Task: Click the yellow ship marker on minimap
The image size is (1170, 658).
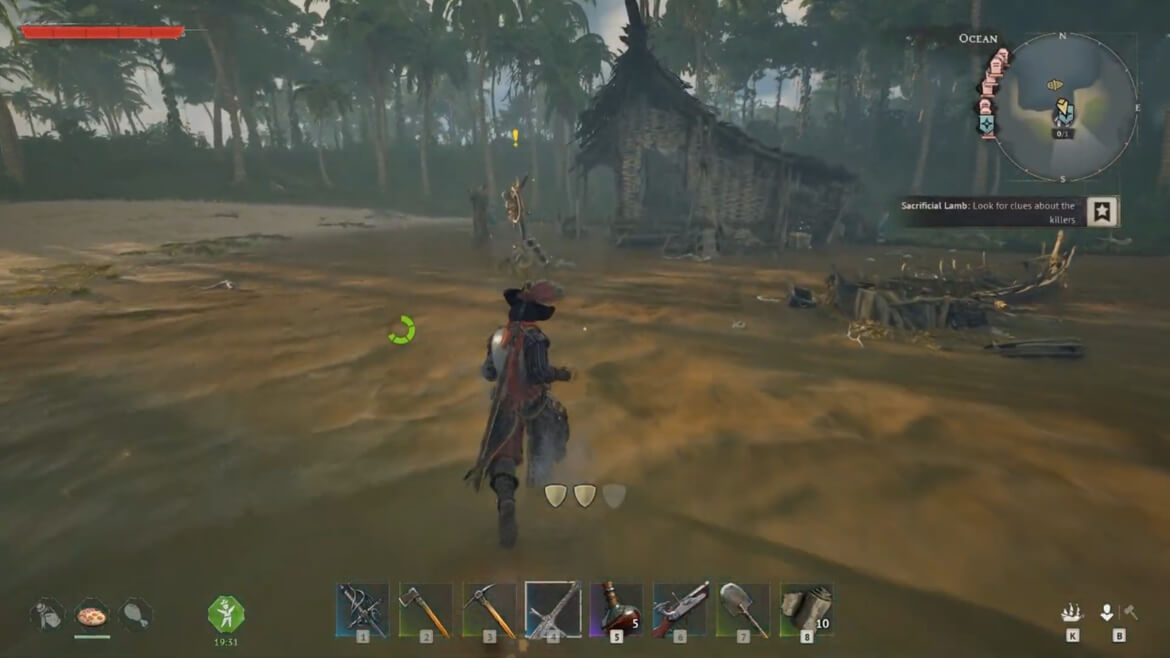Action: (x=1054, y=86)
